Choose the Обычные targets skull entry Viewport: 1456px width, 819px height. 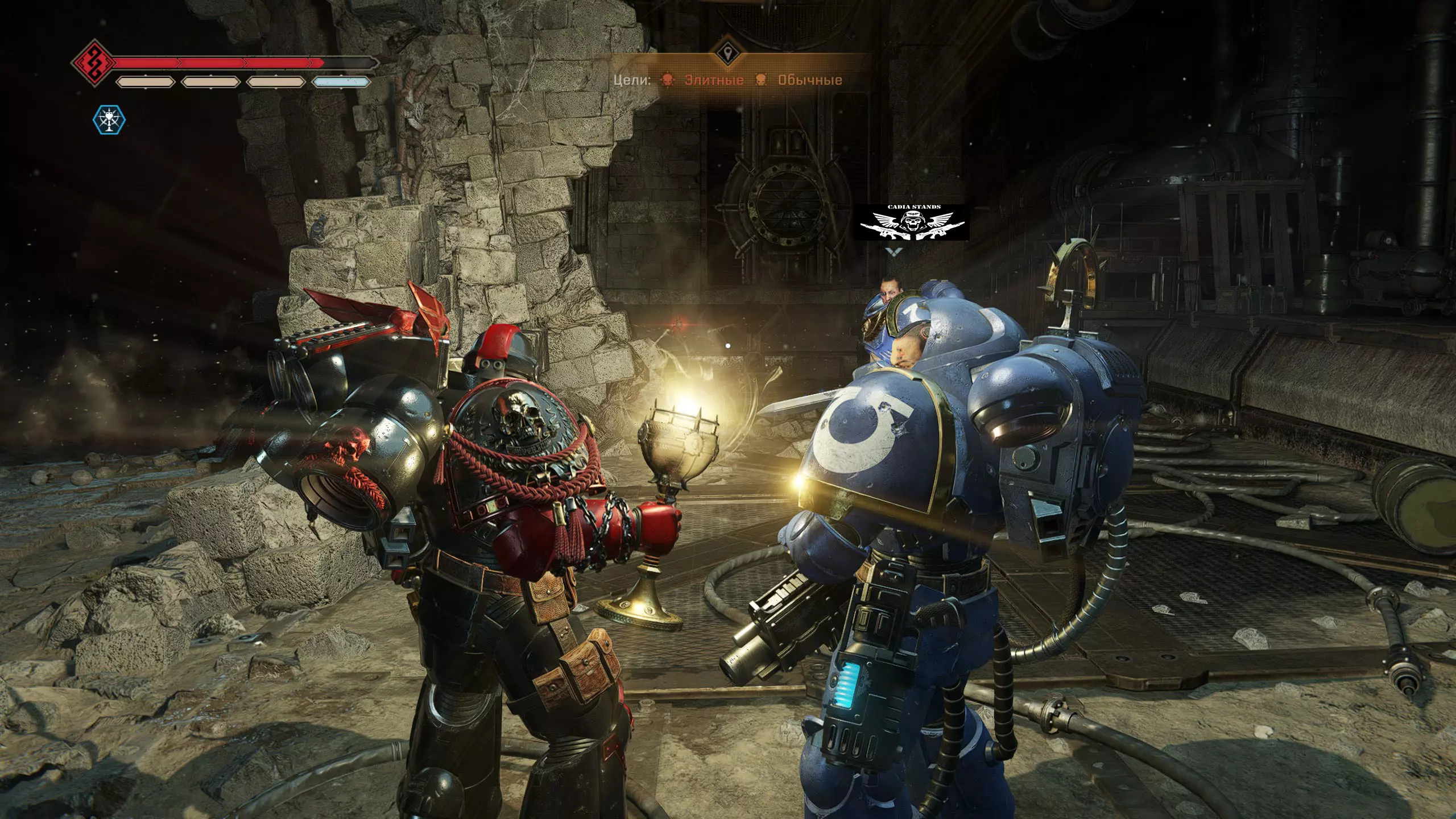pos(799,80)
